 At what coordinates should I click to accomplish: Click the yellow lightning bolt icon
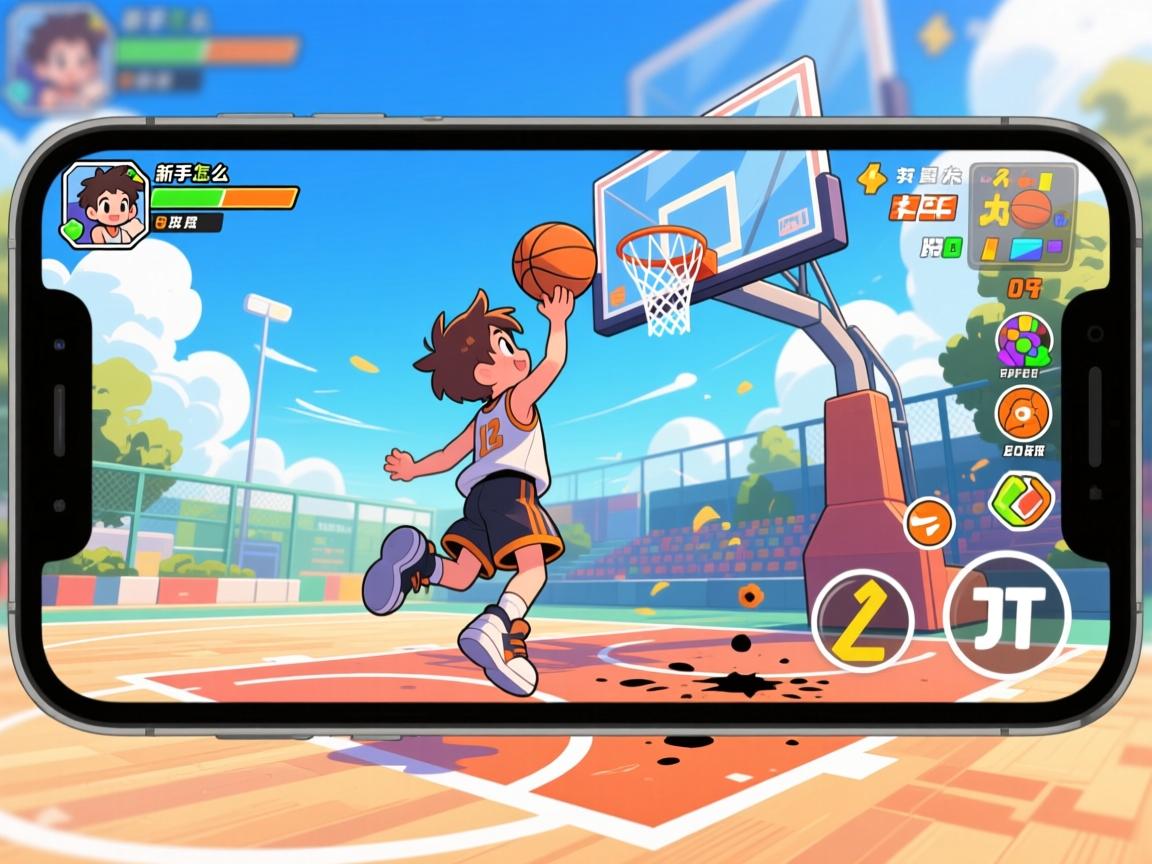coord(872,178)
